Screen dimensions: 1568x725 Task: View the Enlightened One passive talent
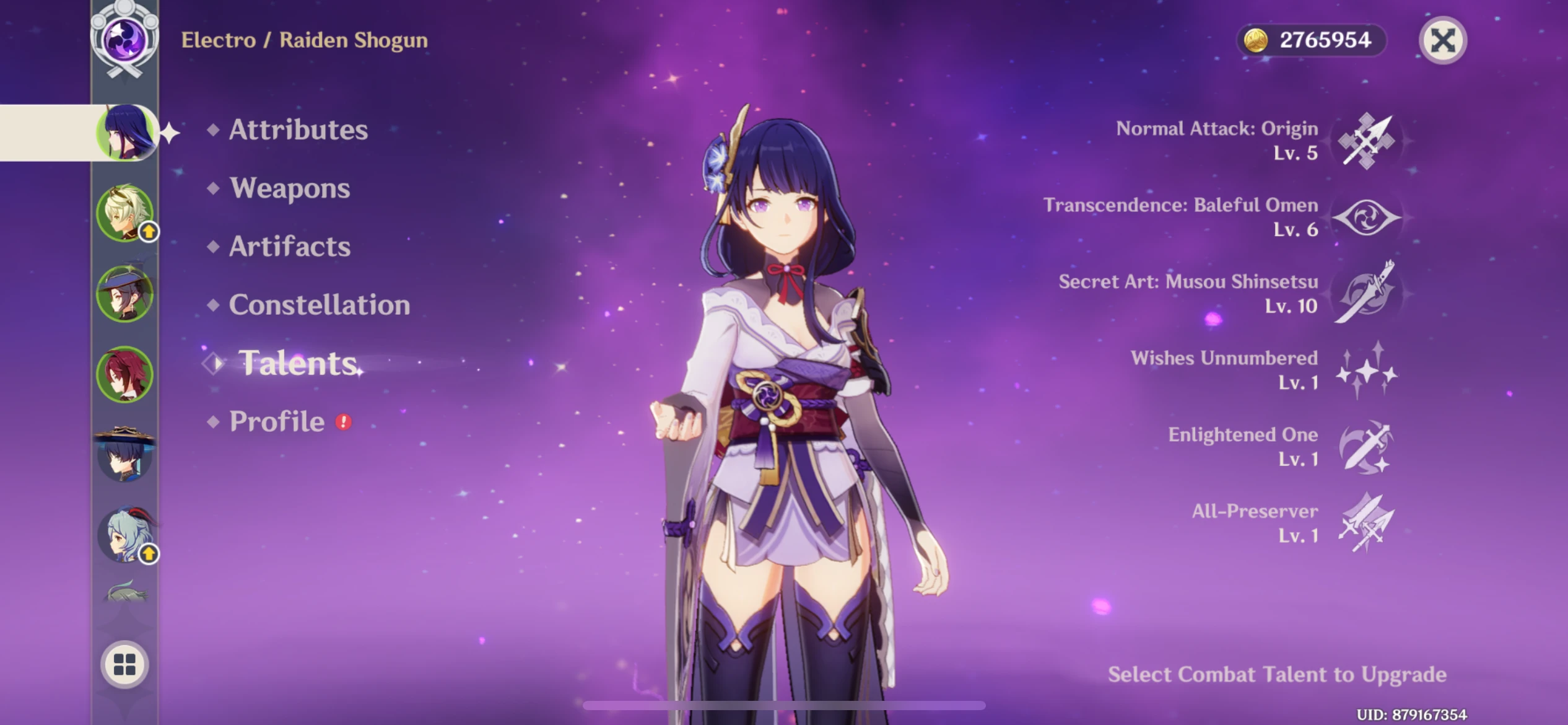point(1365,447)
